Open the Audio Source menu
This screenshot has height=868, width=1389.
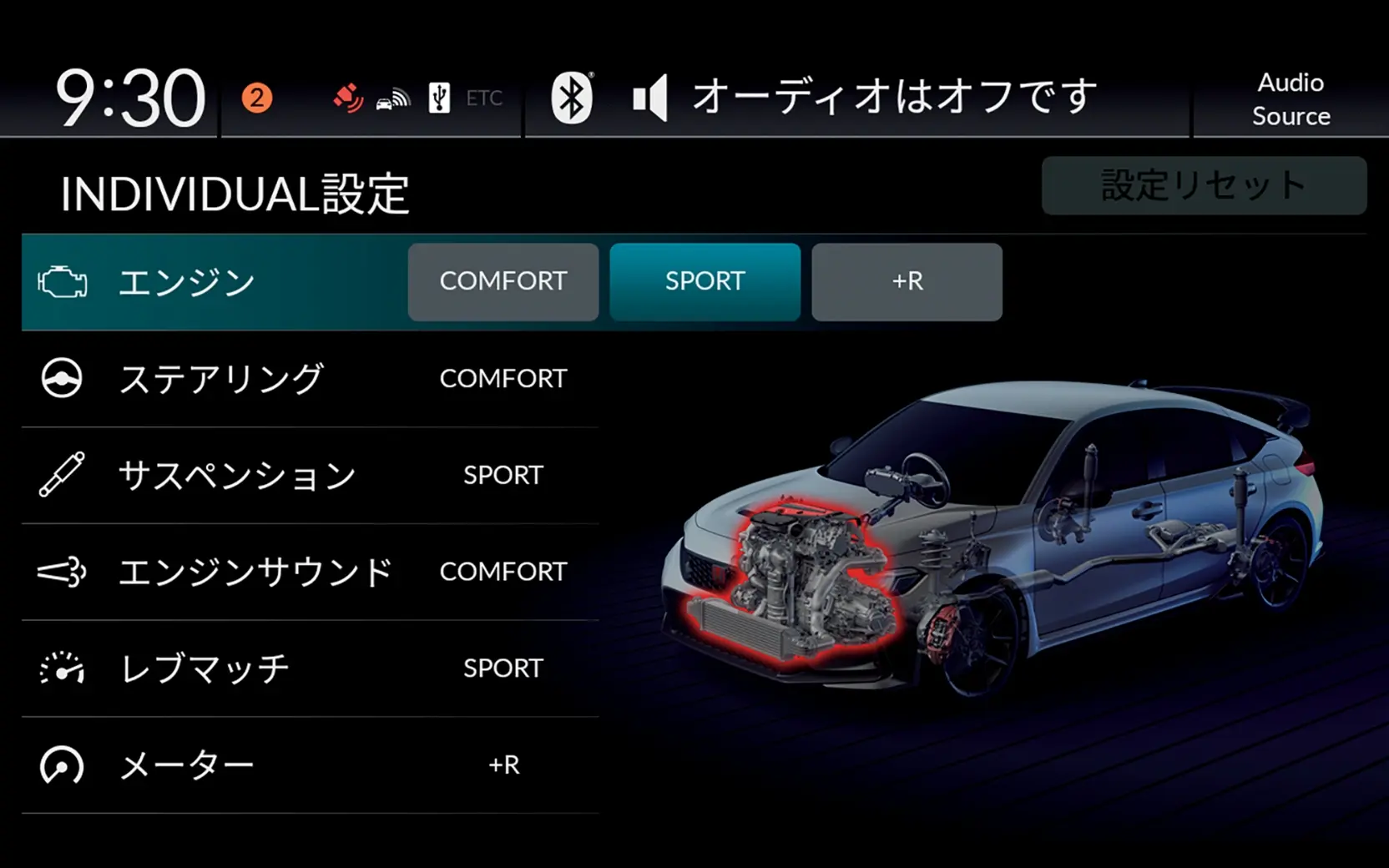pos(1290,99)
